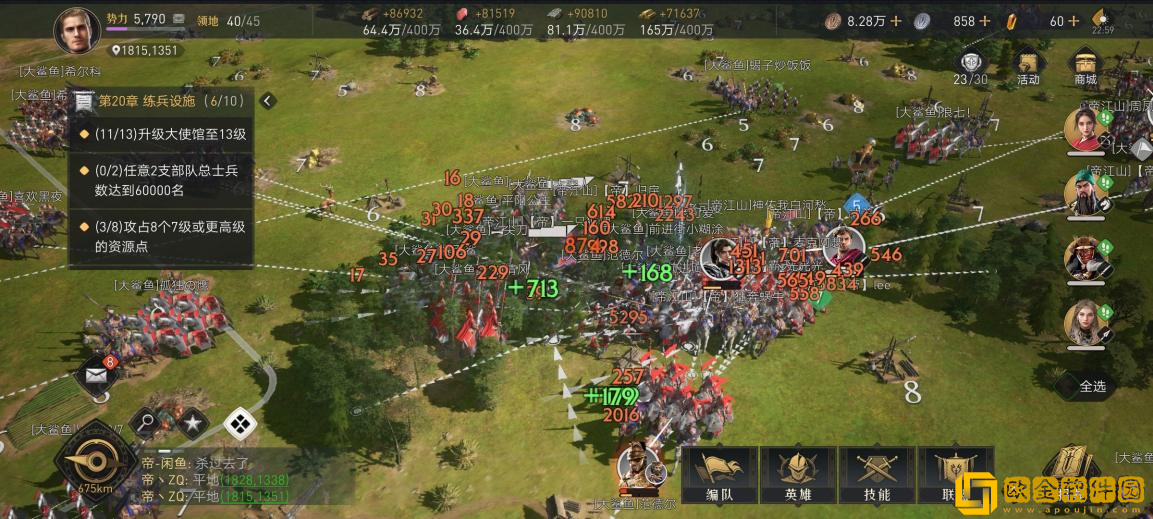Select the red-robed female hero portrait
The image size is (1153, 519).
1085,128
